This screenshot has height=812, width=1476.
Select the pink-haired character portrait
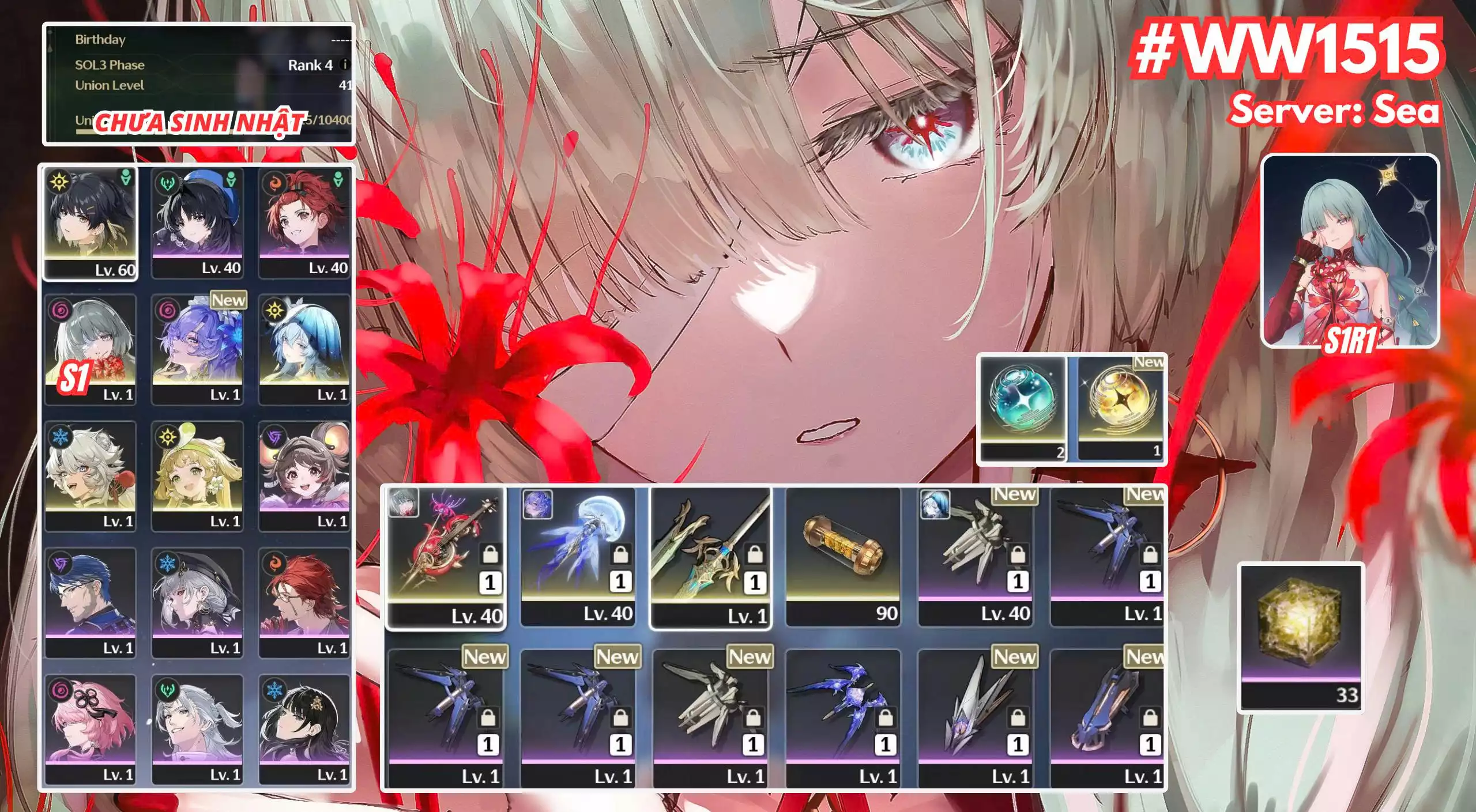click(91, 730)
